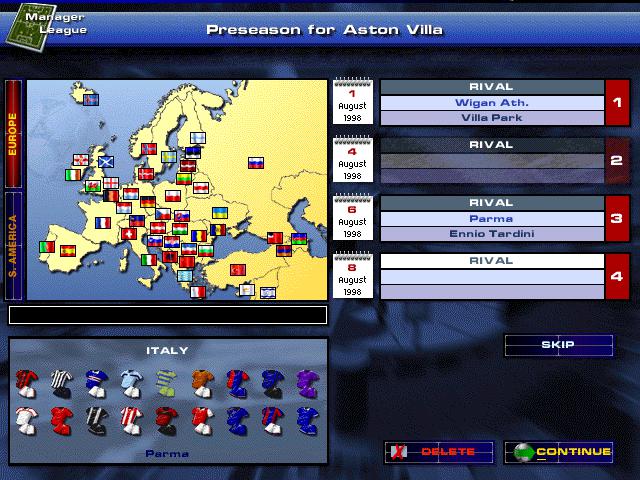The width and height of the screenshot is (640, 480).
Task: Choose the Ukraine flag on the map
Action: (x=219, y=213)
